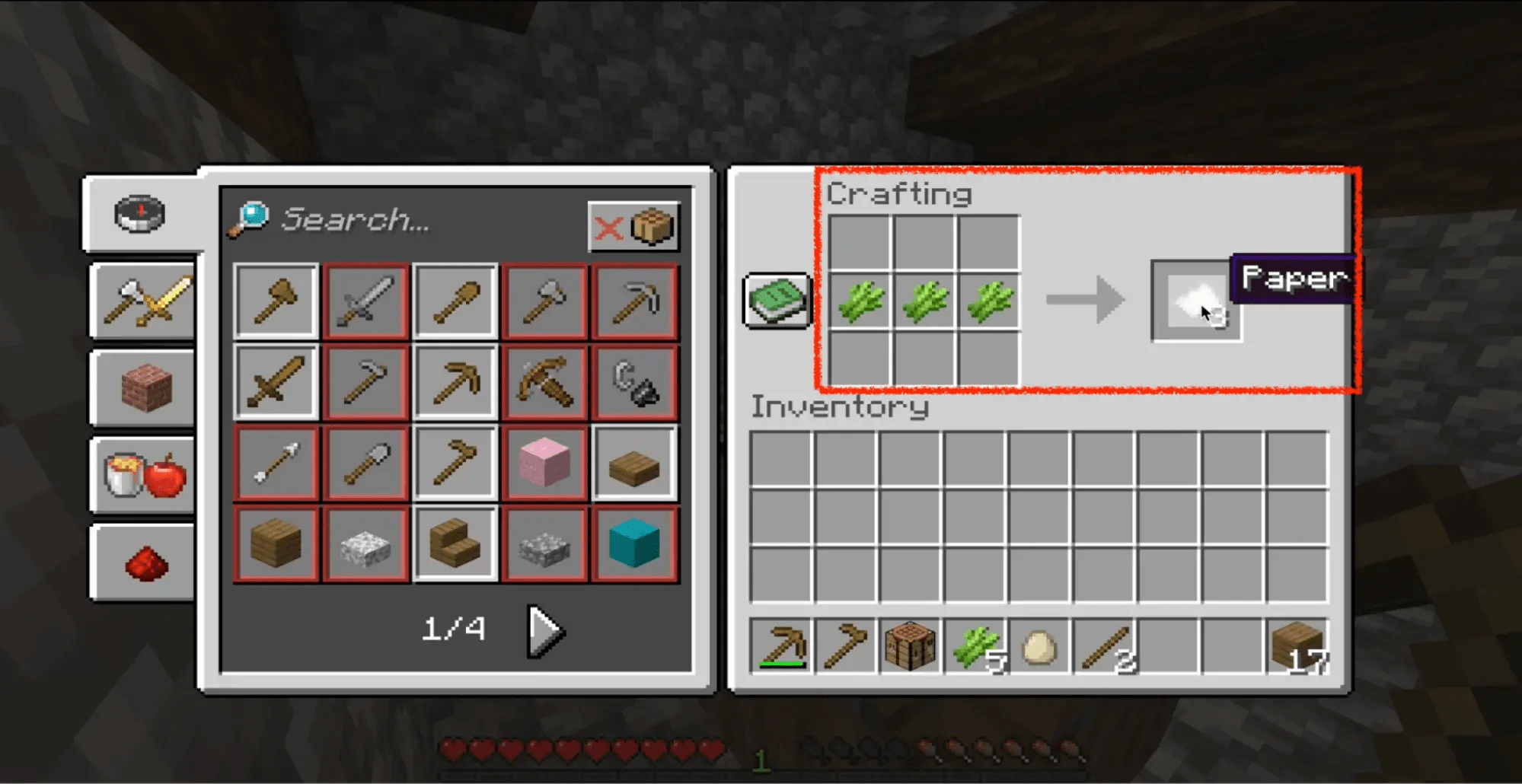Select the wooden shovel recipe

pos(455,301)
